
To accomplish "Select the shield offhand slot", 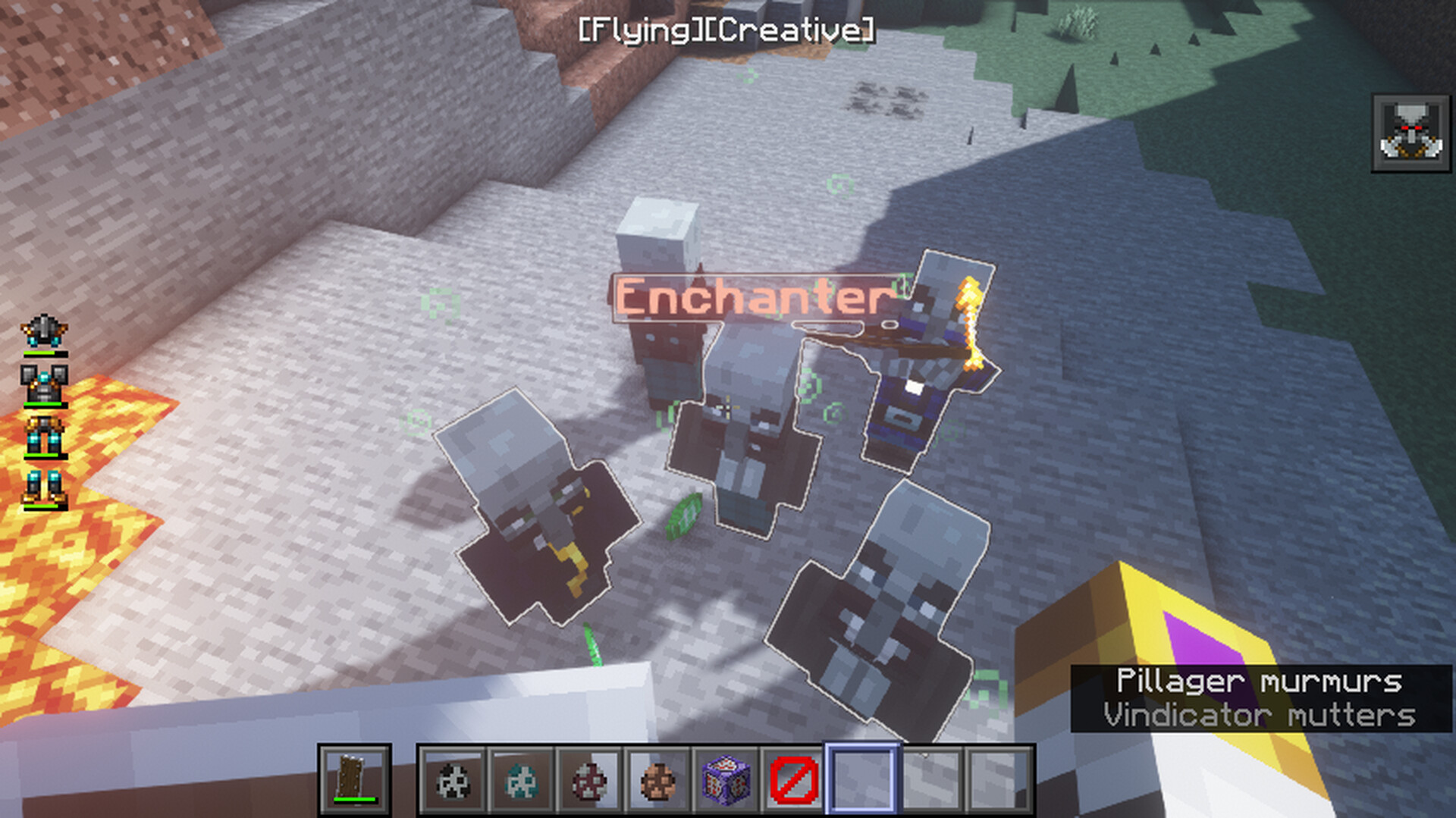I will (354, 780).
